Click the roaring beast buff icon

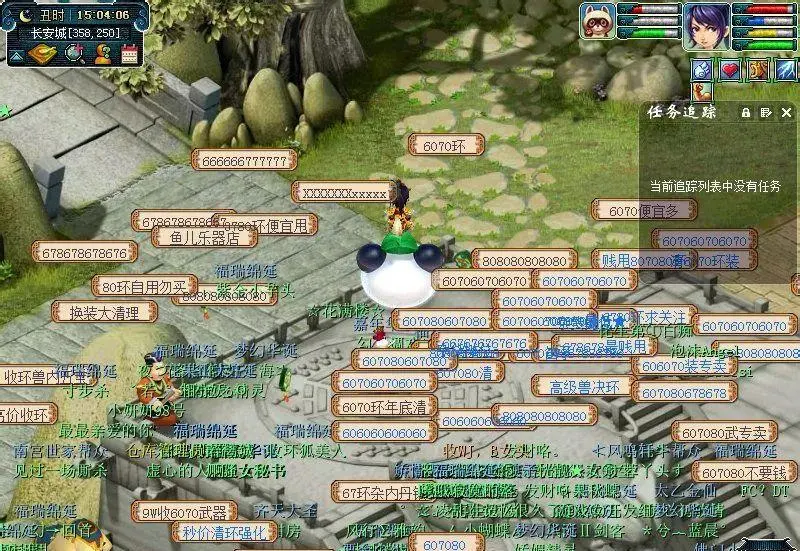click(x=757, y=69)
